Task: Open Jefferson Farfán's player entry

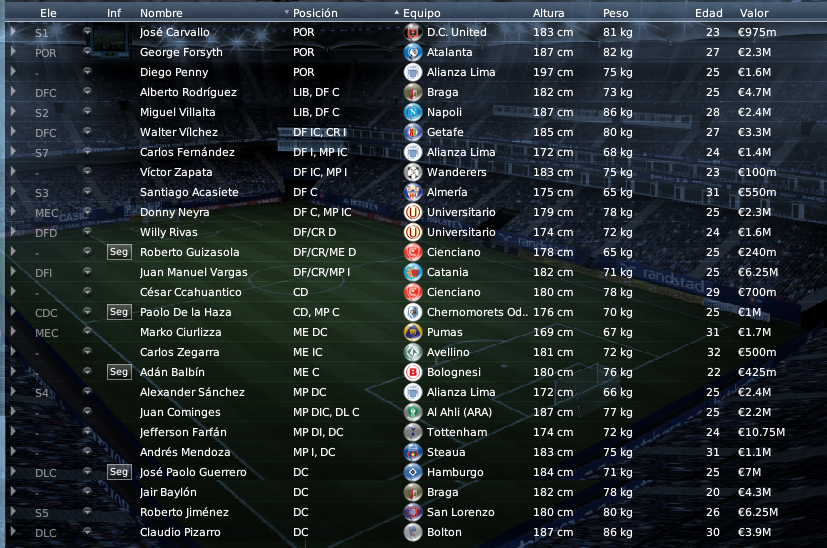Action: tap(183, 432)
